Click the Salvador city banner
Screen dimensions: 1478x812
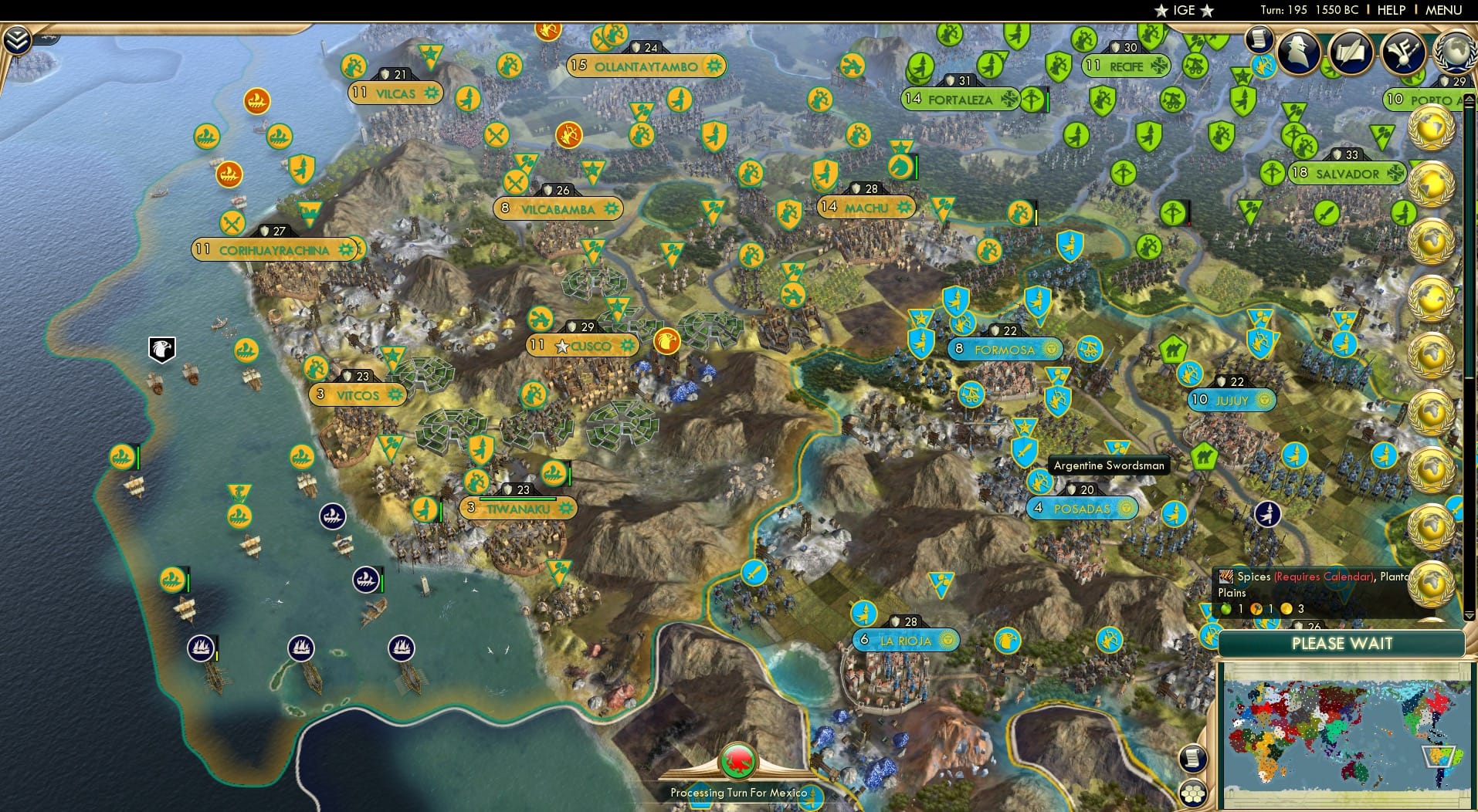tap(1347, 174)
